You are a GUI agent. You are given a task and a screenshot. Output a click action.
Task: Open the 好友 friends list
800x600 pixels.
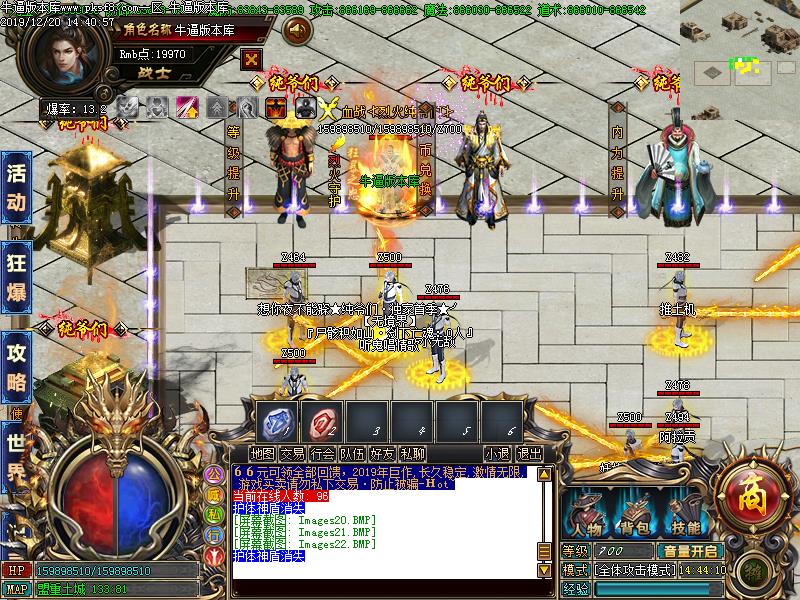[x=383, y=454]
